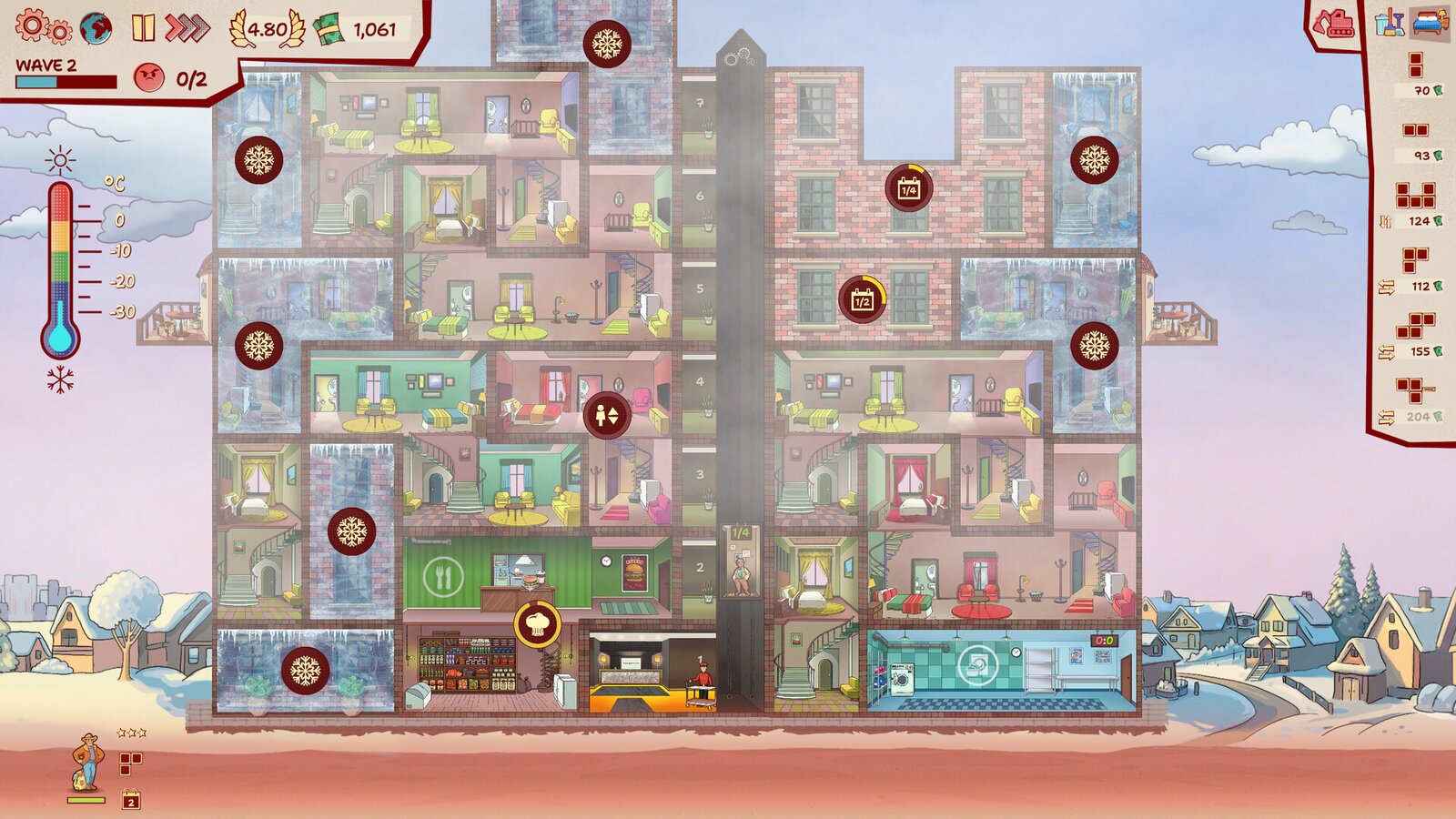Click the 1/4 calendar booking marker
Screen dimensions: 1456x819
(908, 188)
